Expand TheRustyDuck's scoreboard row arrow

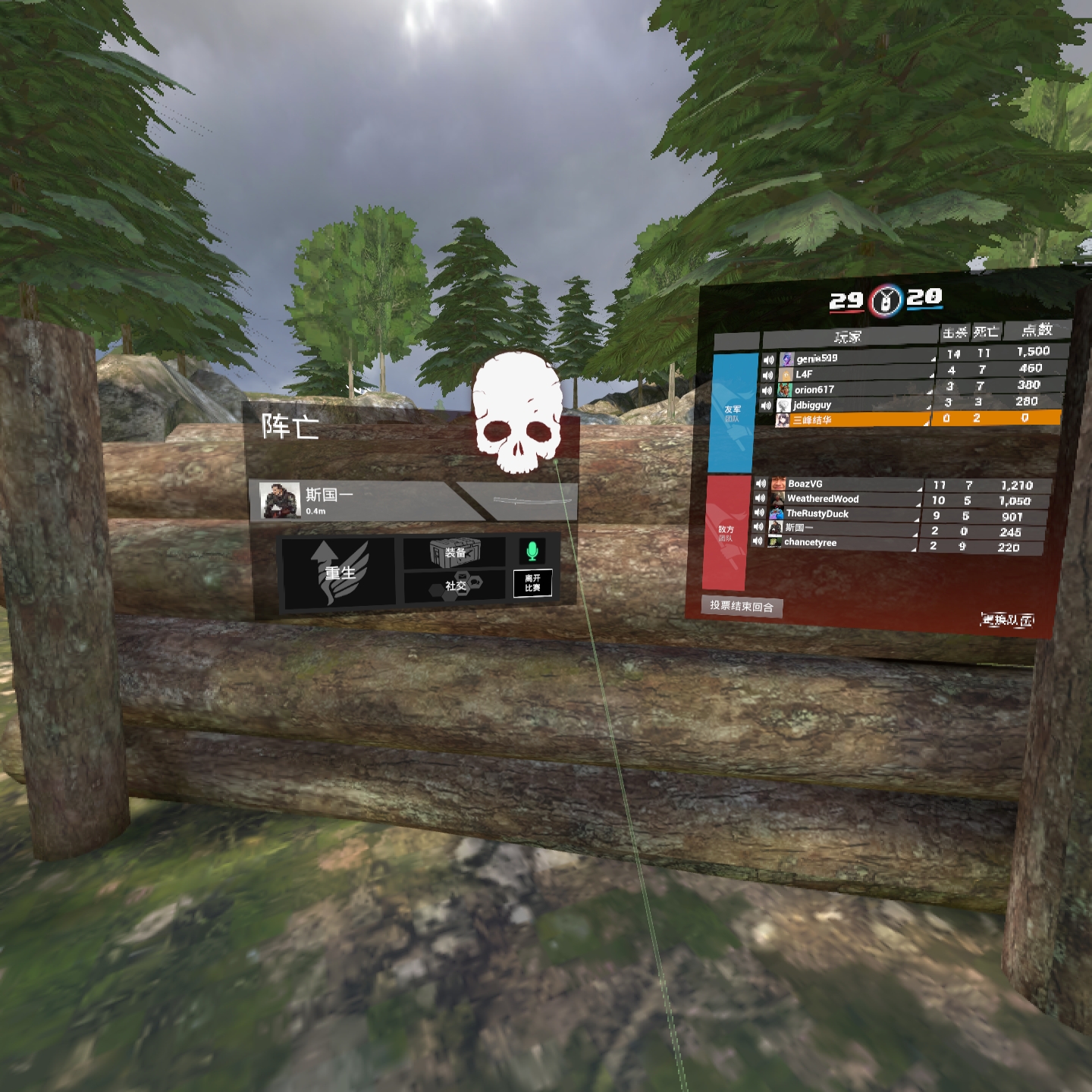pyautogui.click(x=916, y=519)
